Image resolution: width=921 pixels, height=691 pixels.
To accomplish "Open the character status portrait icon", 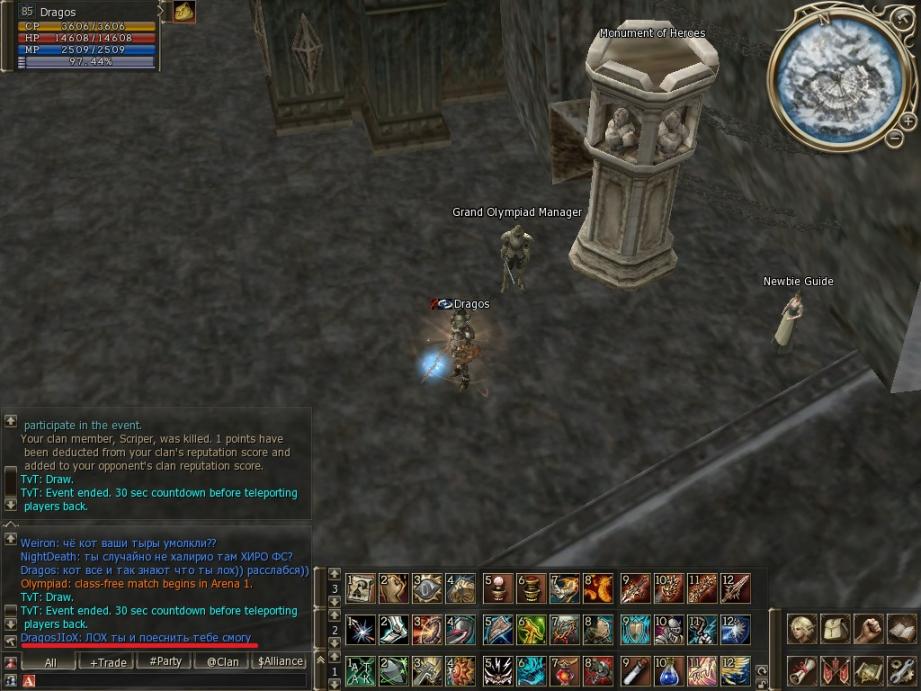I will point(801,629).
